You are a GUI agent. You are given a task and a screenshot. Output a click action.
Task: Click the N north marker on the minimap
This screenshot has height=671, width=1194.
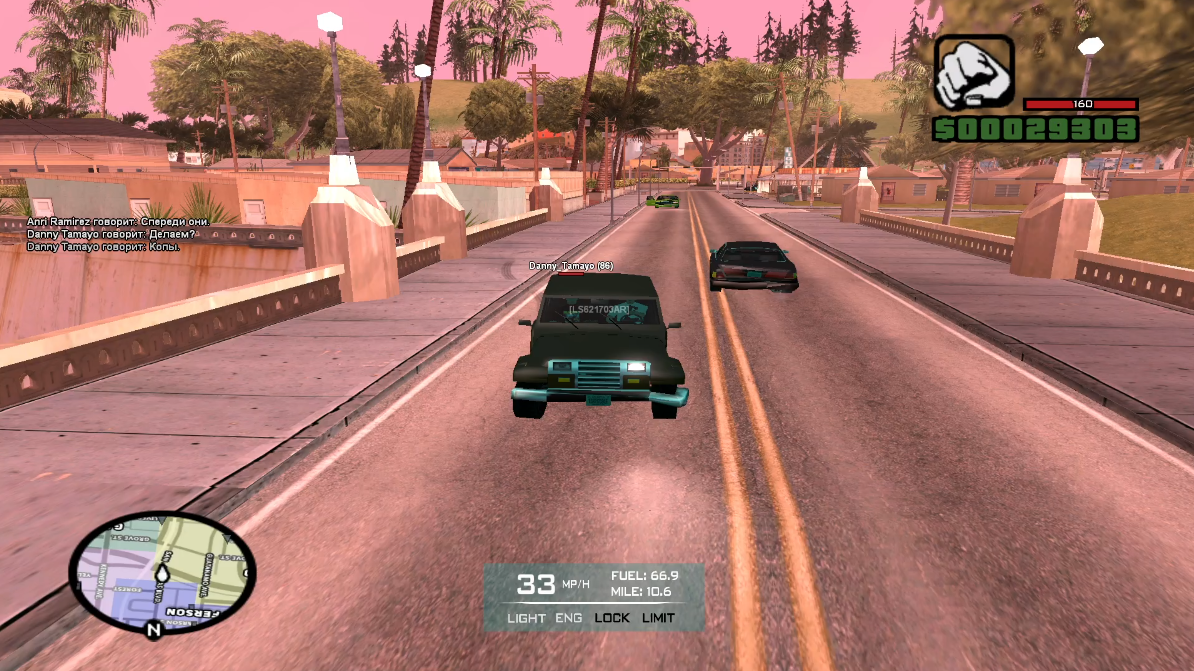(x=153, y=630)
